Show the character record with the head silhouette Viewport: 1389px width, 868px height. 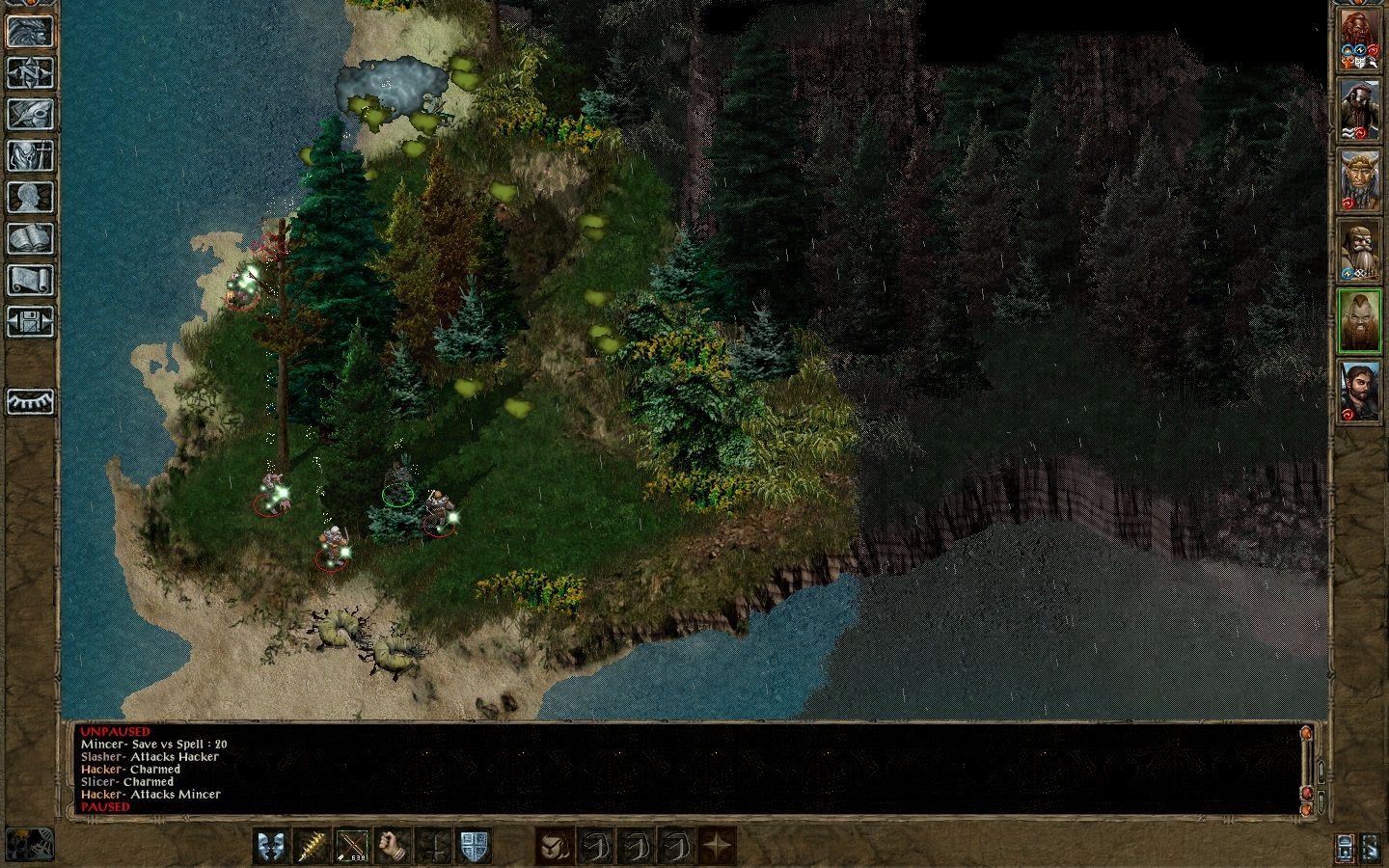pos(30,196)
